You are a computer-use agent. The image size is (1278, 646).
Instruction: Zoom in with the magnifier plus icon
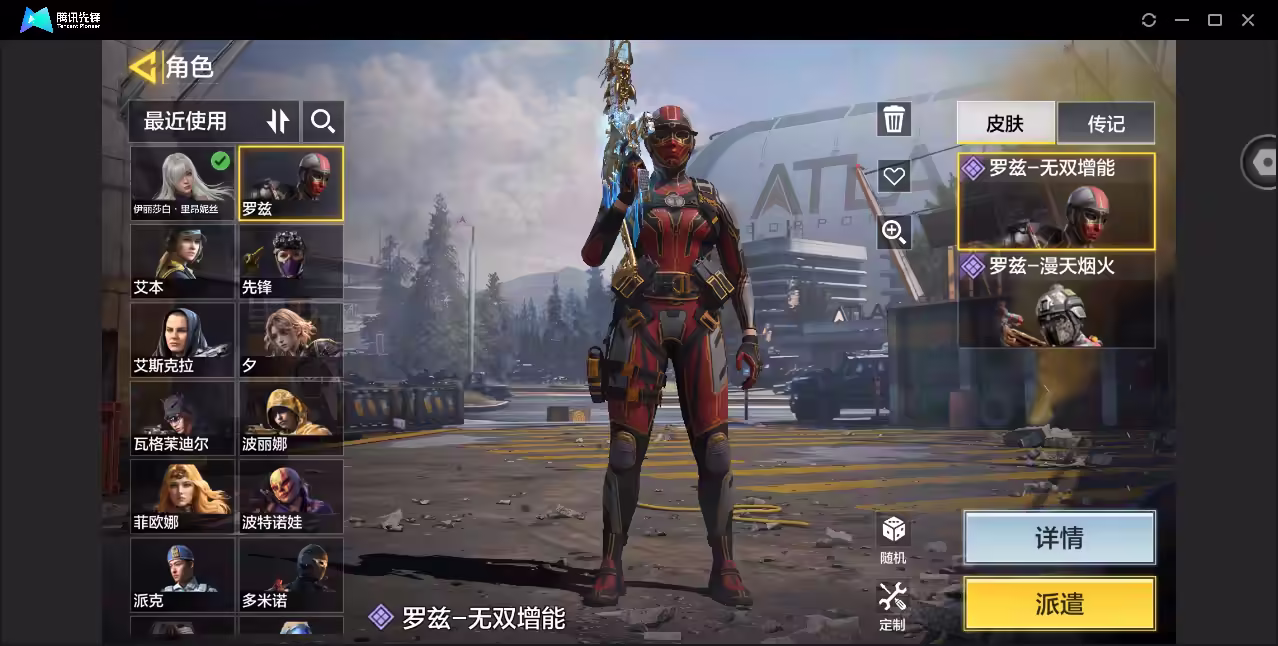tap(894, 233)
